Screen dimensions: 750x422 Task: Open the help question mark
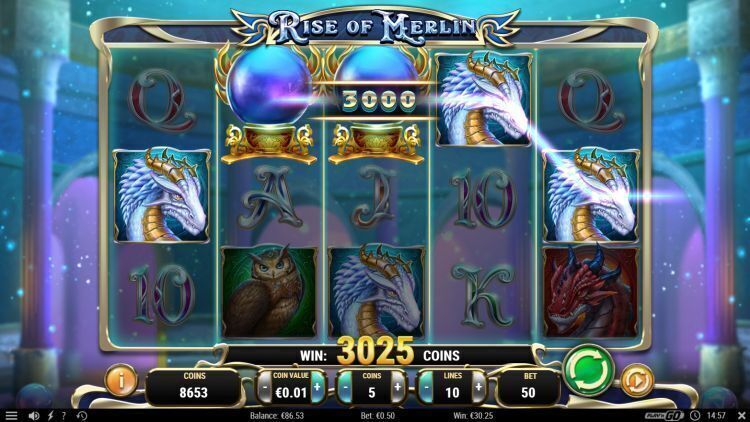coord(64,414)
